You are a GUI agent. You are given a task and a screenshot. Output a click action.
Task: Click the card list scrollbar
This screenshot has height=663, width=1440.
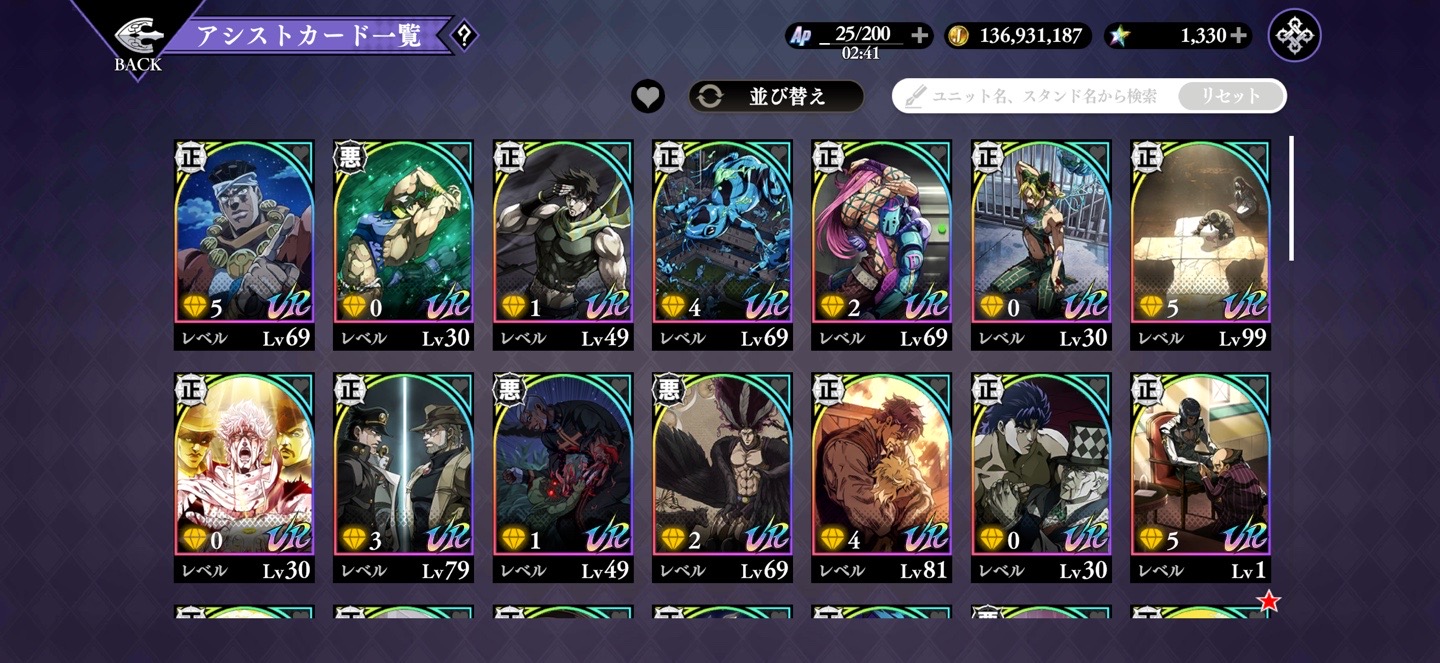pos(1291,198)
